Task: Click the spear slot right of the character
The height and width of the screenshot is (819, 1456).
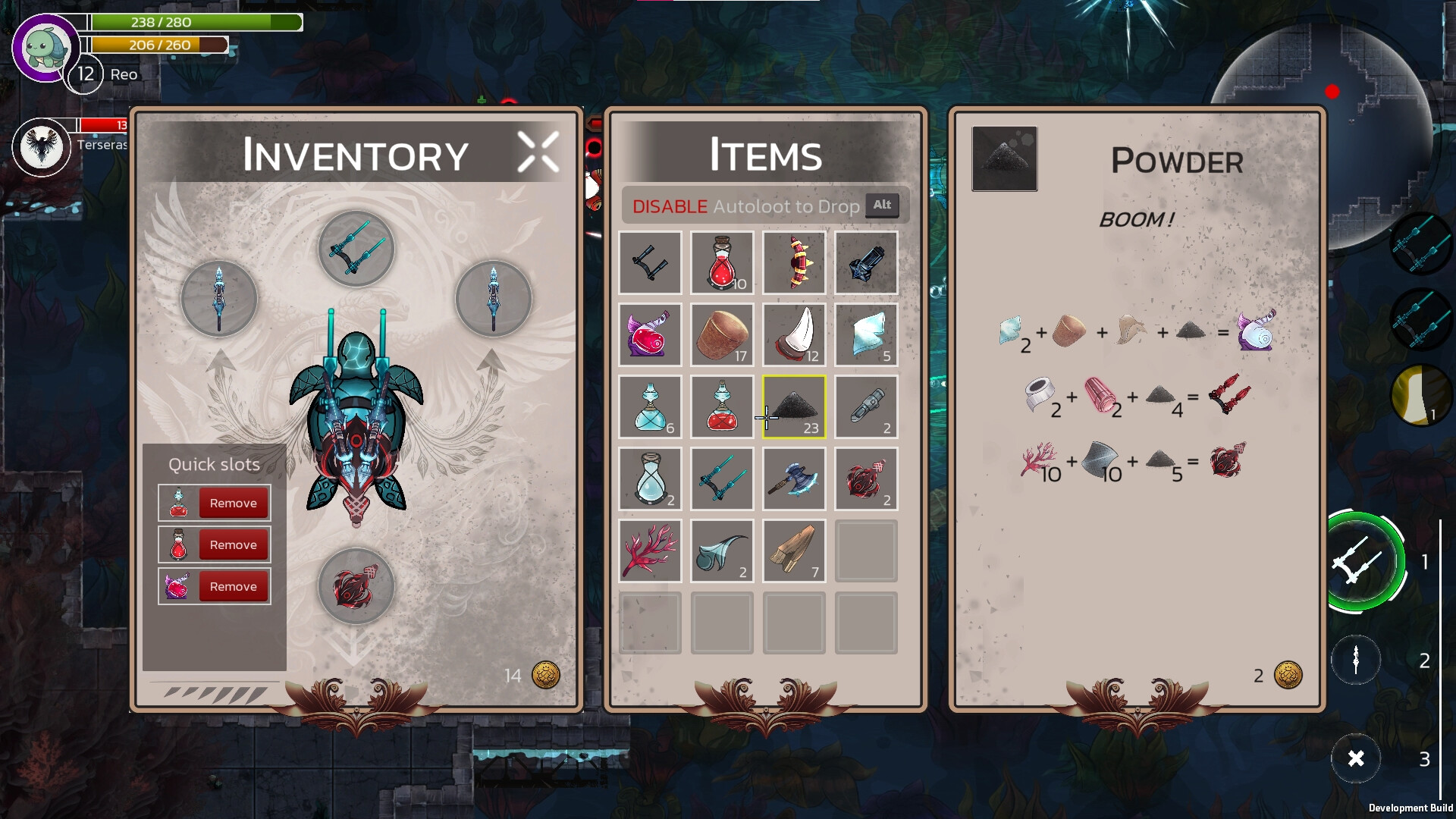Action: (494, 299)
